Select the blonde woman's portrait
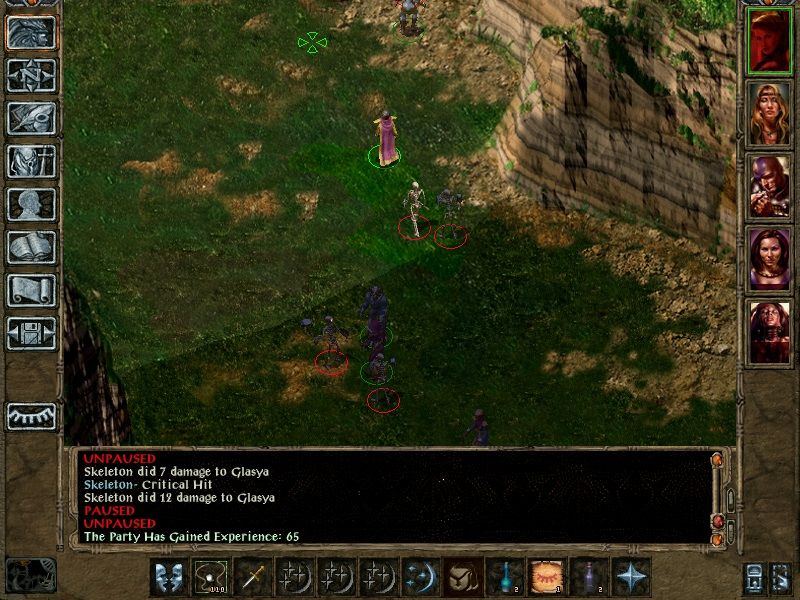The image size is (800, 600). tap(769, 113)
